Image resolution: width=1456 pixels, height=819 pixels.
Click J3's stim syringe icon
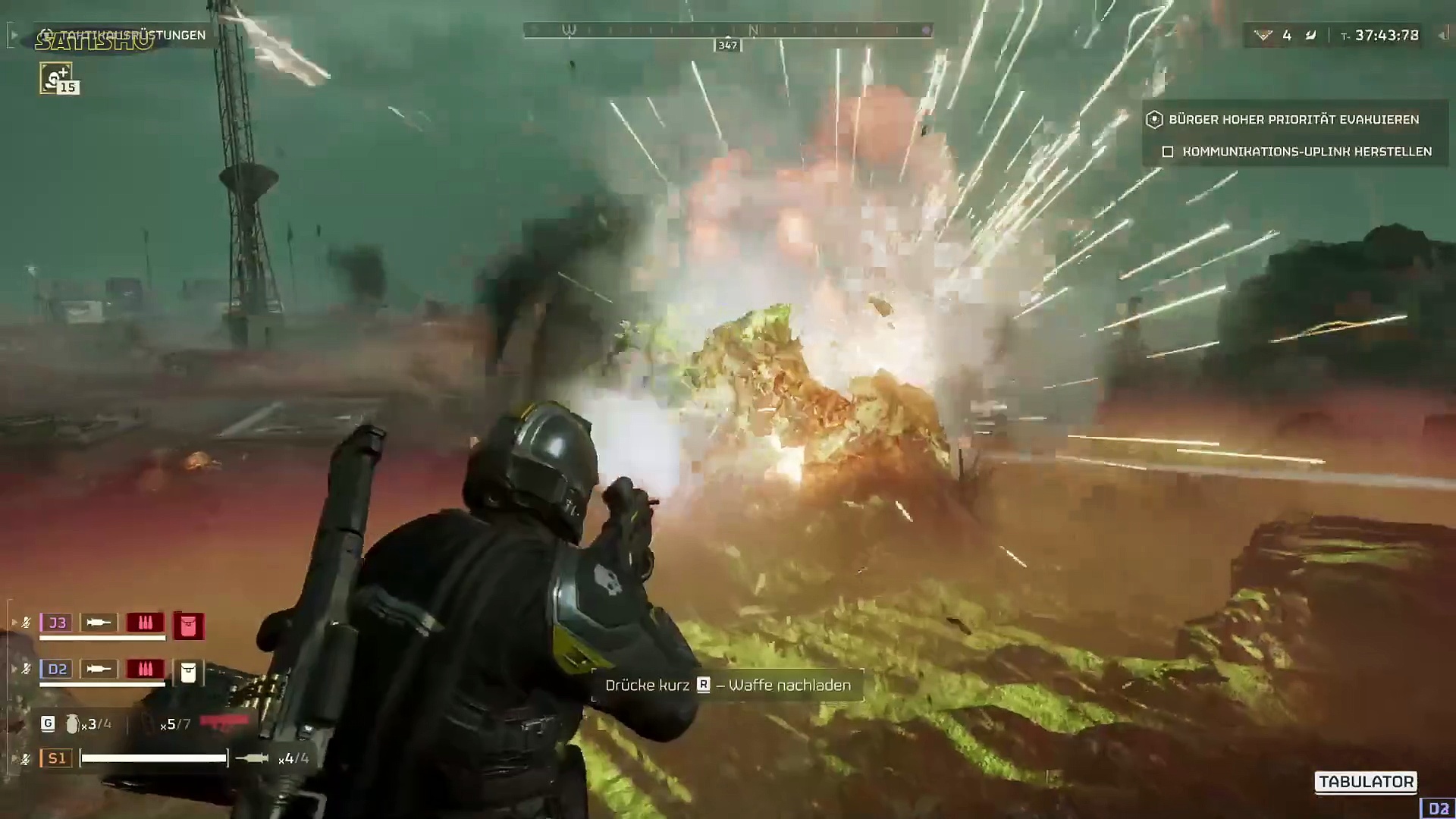[99, 623]
